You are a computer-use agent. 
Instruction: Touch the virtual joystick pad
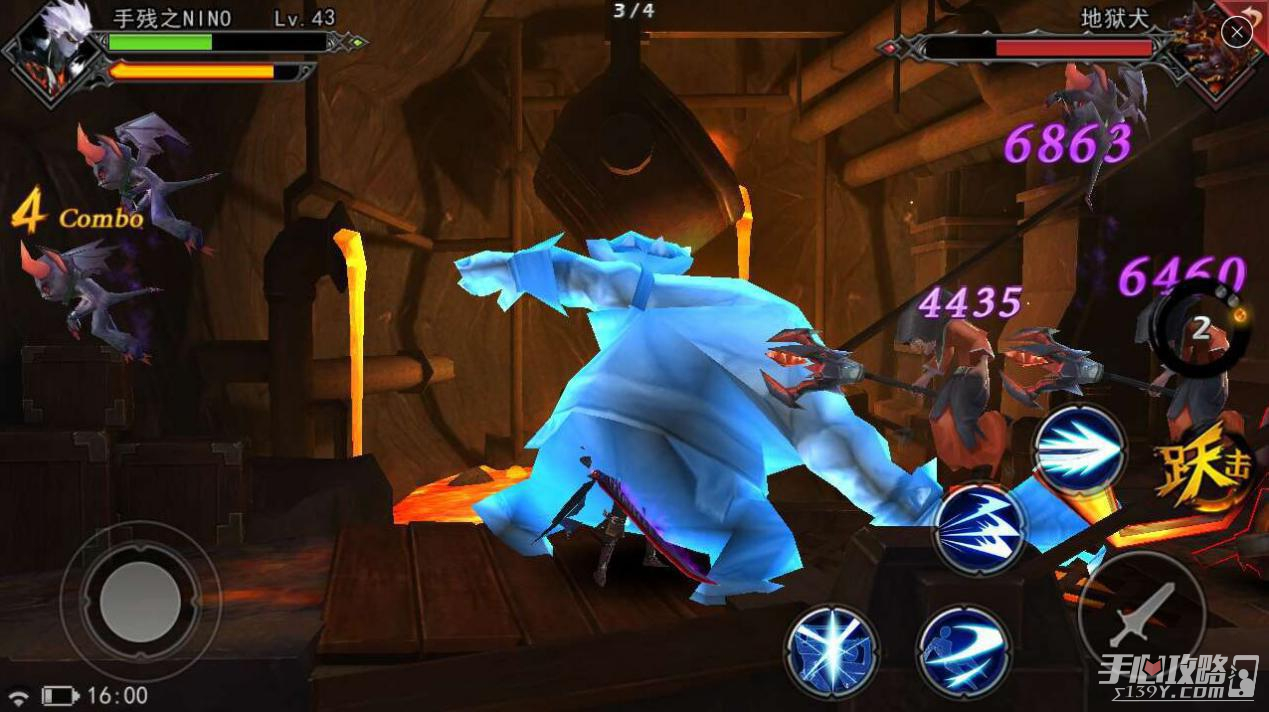(x=140, y=602)
